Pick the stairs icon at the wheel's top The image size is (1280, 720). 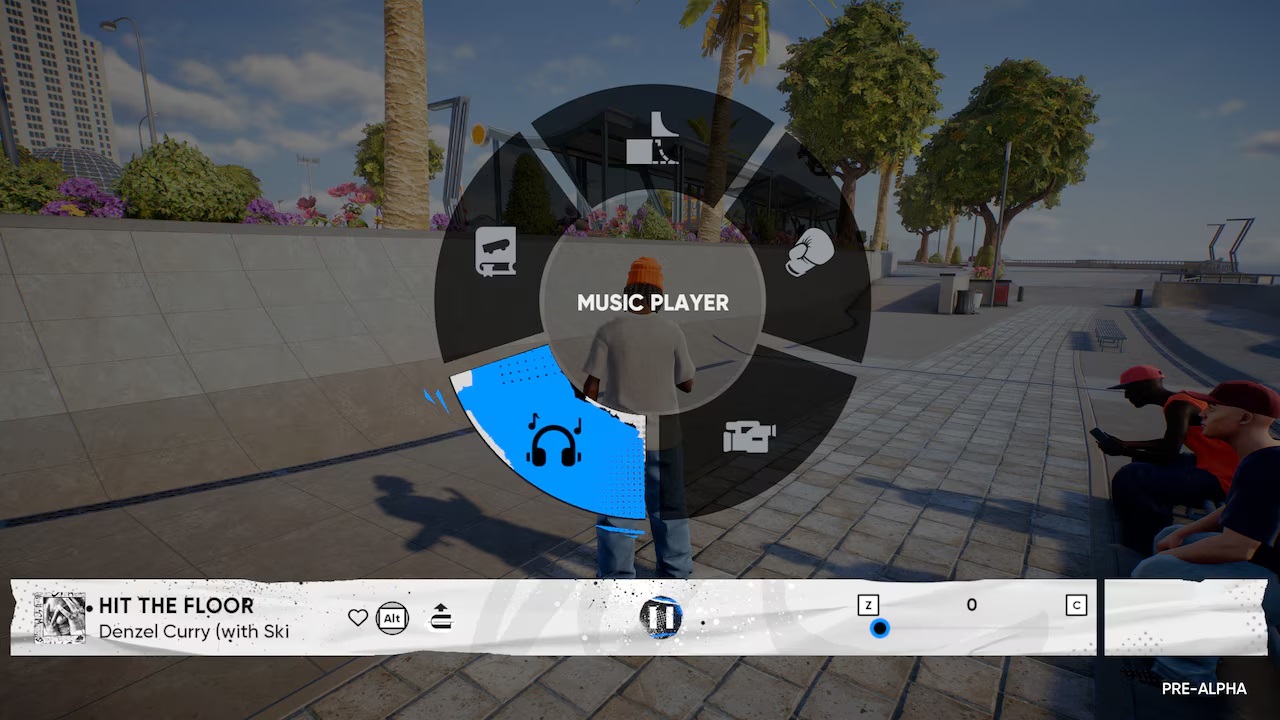click(x=652, y=139)
